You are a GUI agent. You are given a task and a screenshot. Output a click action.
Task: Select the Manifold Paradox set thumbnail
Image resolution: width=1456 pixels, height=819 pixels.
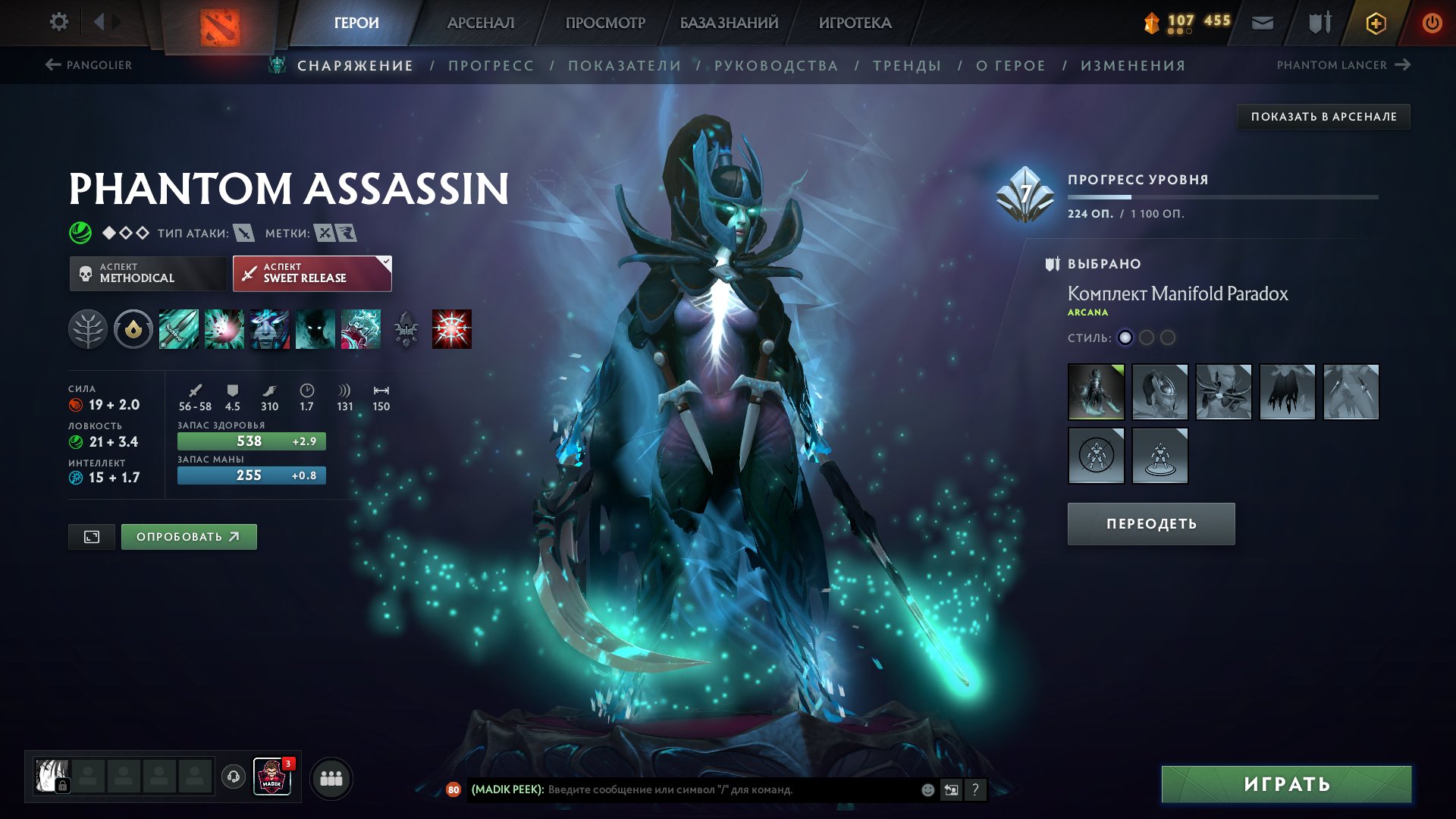tap(1096, 392)
